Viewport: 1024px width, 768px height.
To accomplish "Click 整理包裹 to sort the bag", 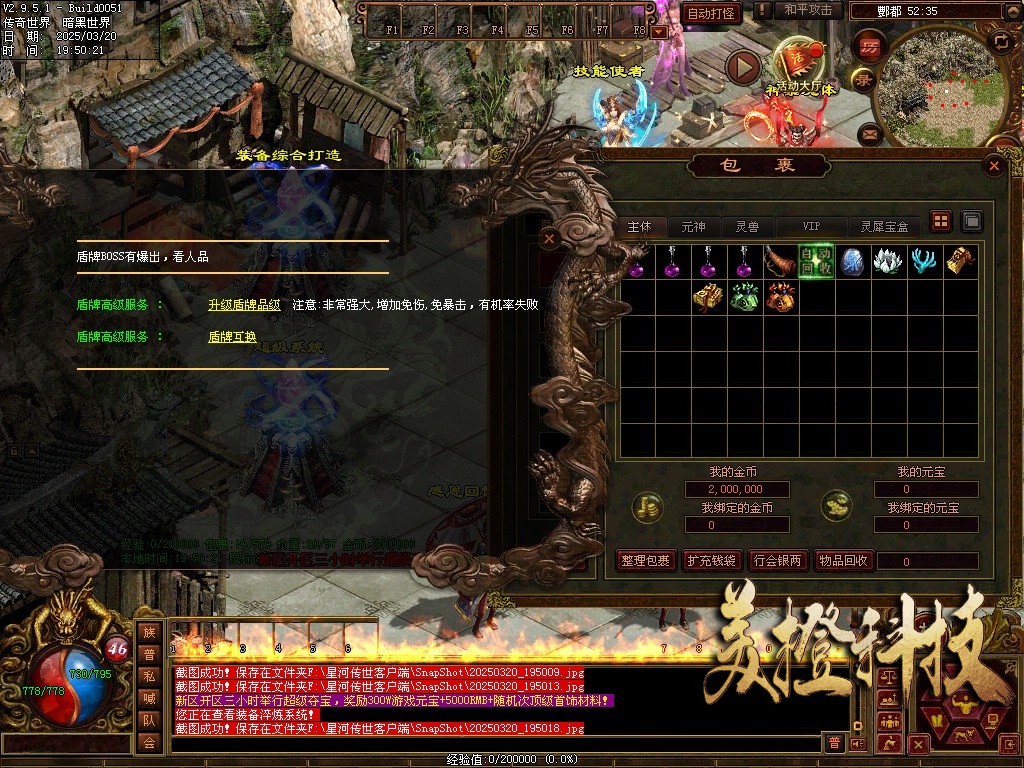I will pyautogui.click(x=645, y=561).
